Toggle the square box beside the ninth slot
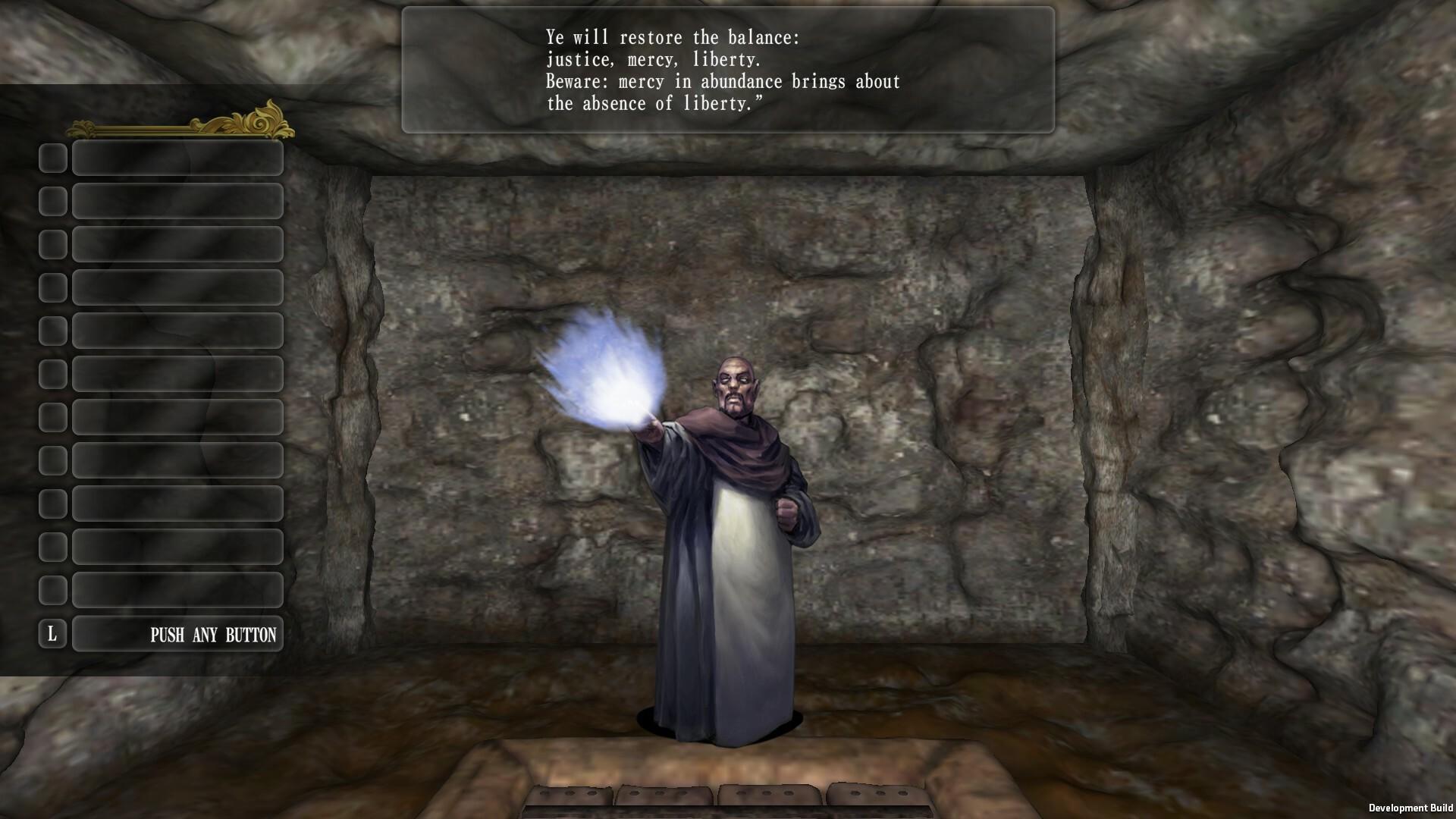This screenshot has width=1456, height=819. click(53, 503)
